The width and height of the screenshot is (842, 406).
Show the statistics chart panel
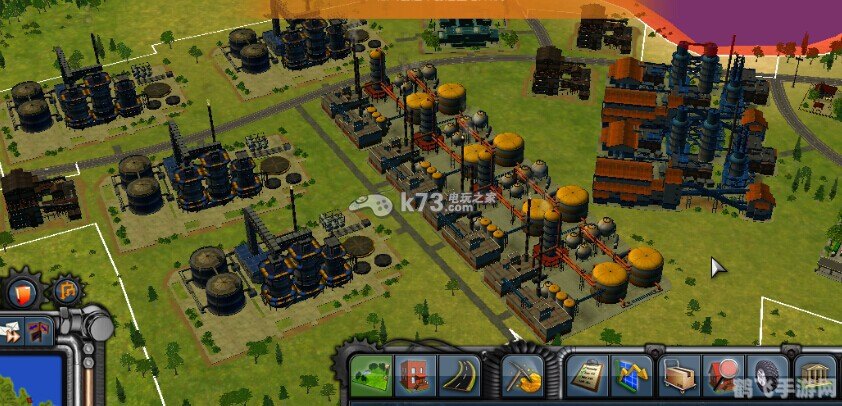tap(631, 377)
